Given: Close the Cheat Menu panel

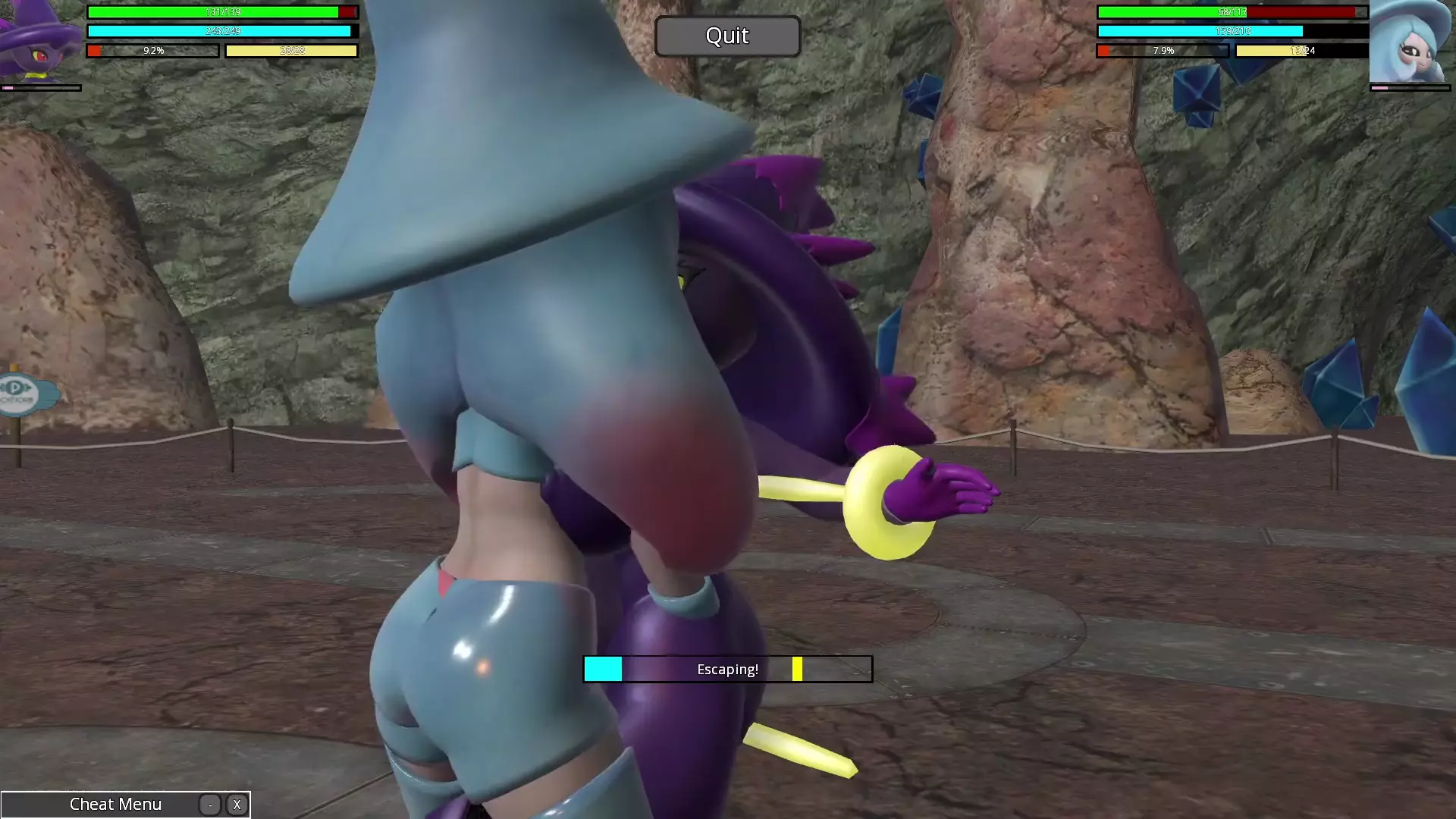Looking at the screenshot, I should (x=237, y=805).
